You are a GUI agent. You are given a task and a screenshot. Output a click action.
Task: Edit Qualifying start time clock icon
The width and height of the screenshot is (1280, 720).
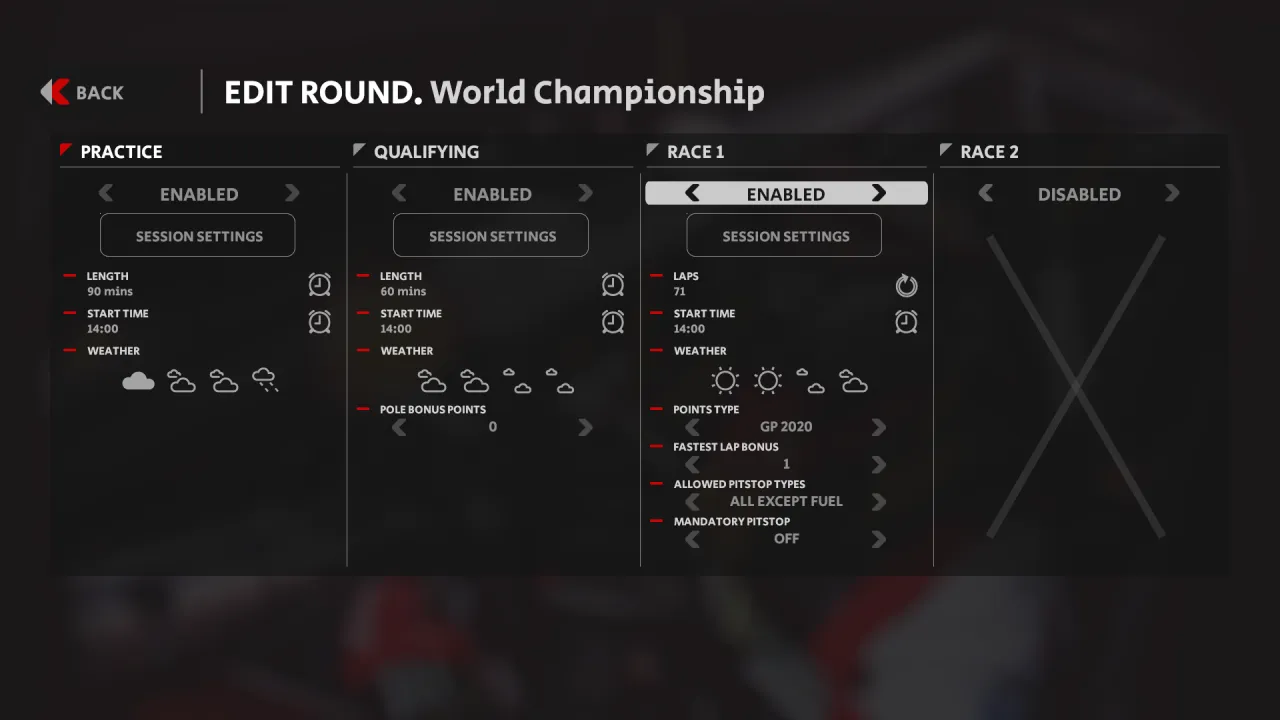coord(613,321)
